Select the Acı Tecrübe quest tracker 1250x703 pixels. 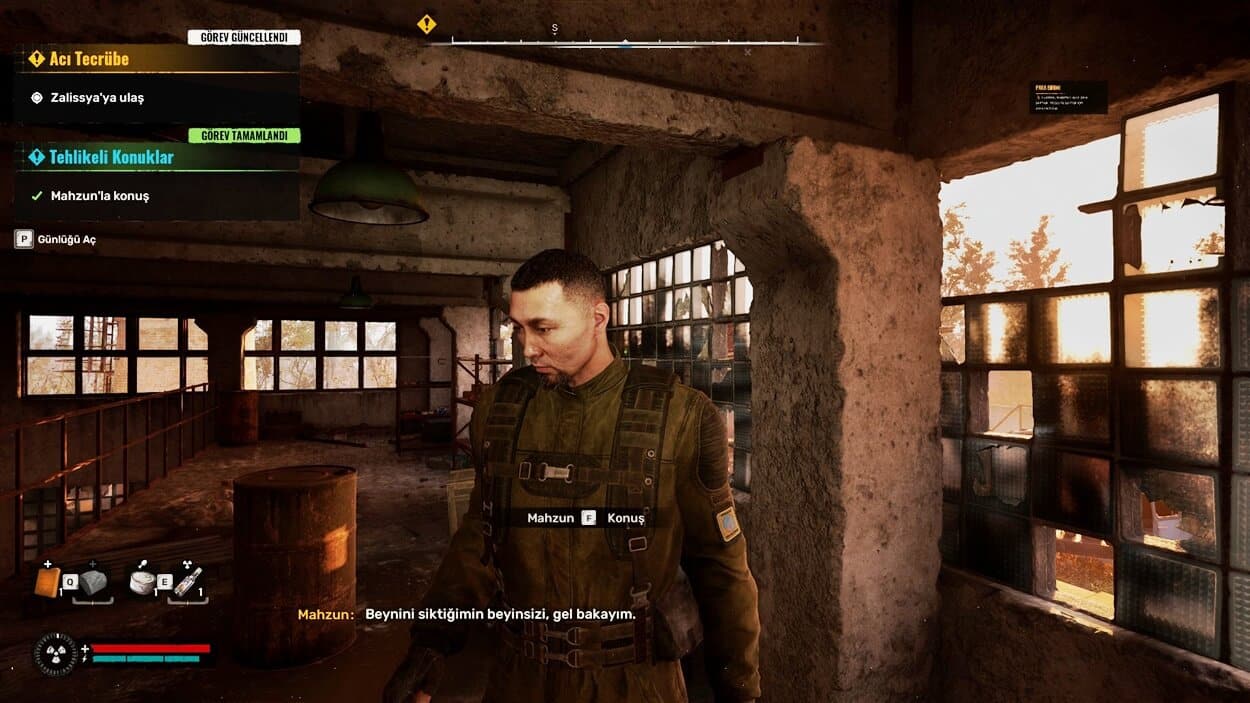90,59
